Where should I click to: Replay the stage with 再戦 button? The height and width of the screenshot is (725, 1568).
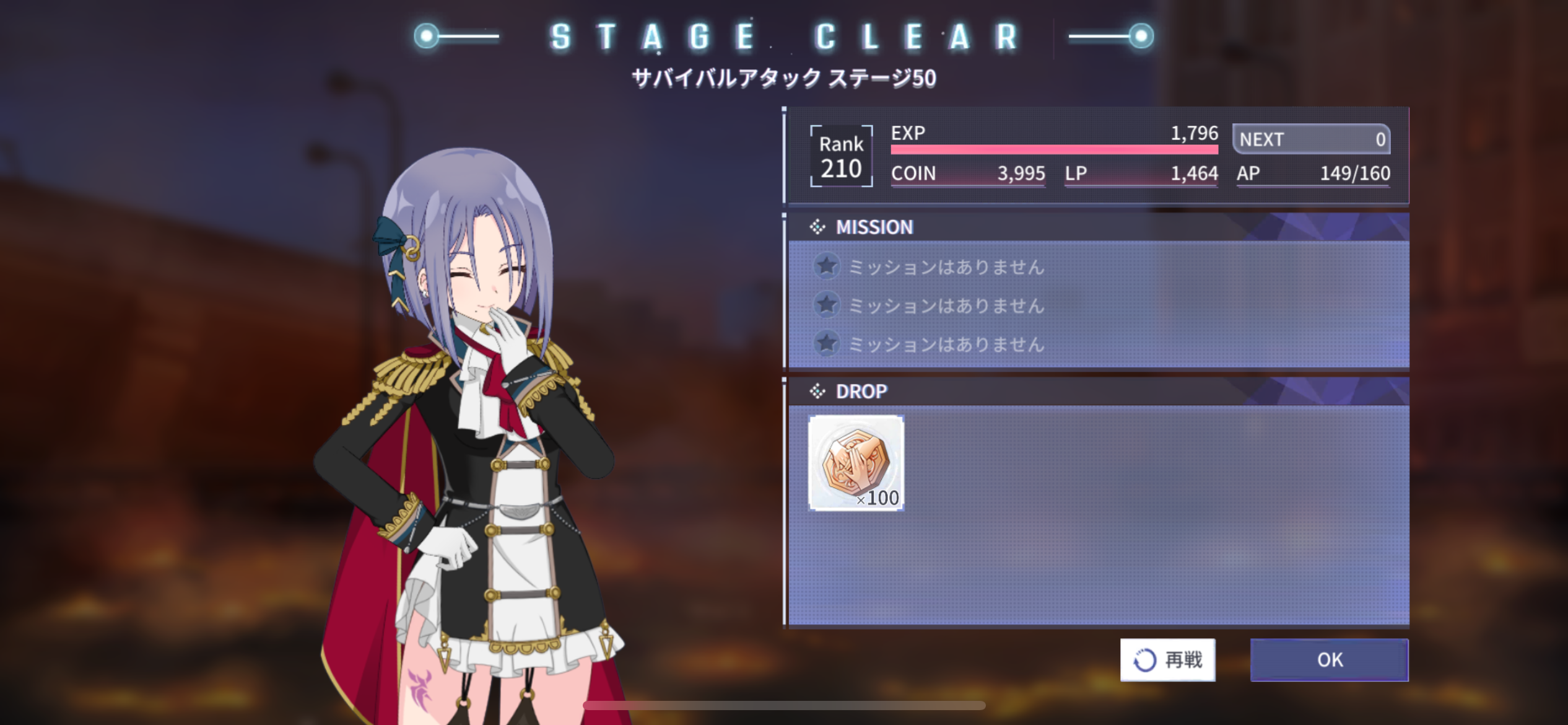[1167, 659]
